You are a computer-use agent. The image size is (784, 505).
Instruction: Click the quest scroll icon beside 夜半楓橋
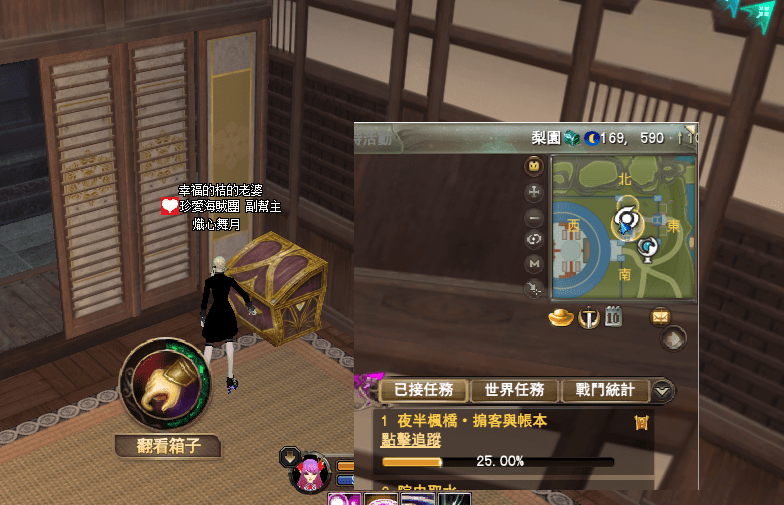point(642,423)
